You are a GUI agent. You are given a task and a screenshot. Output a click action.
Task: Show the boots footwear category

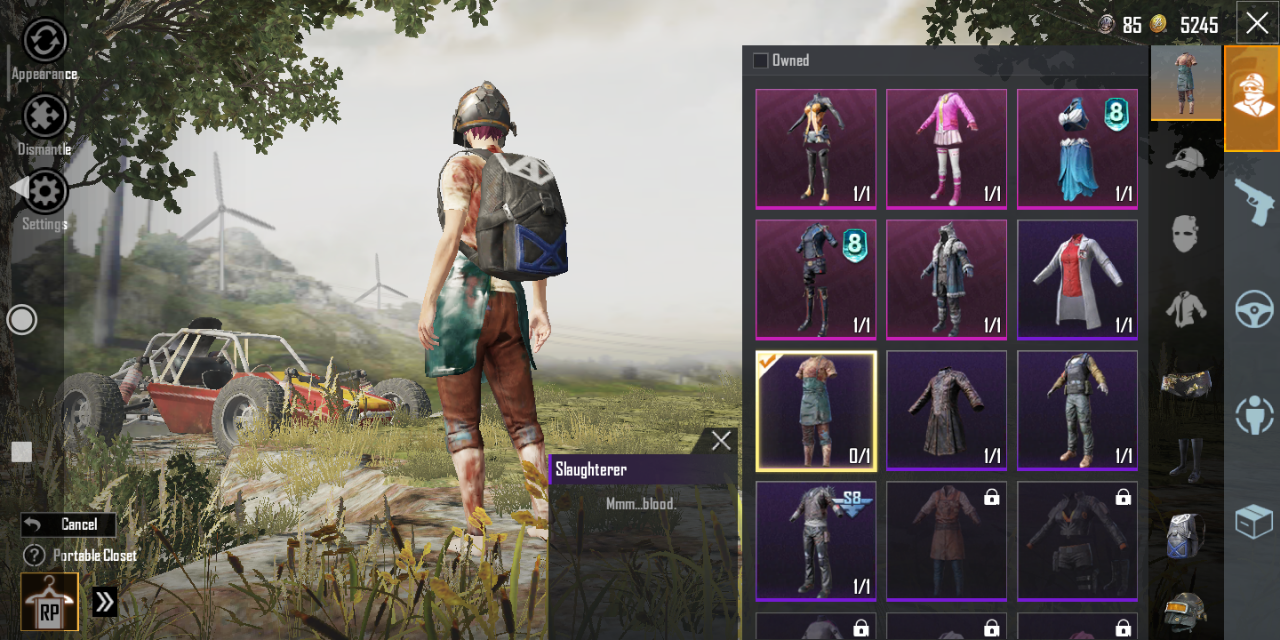[x=1185, y=458]
